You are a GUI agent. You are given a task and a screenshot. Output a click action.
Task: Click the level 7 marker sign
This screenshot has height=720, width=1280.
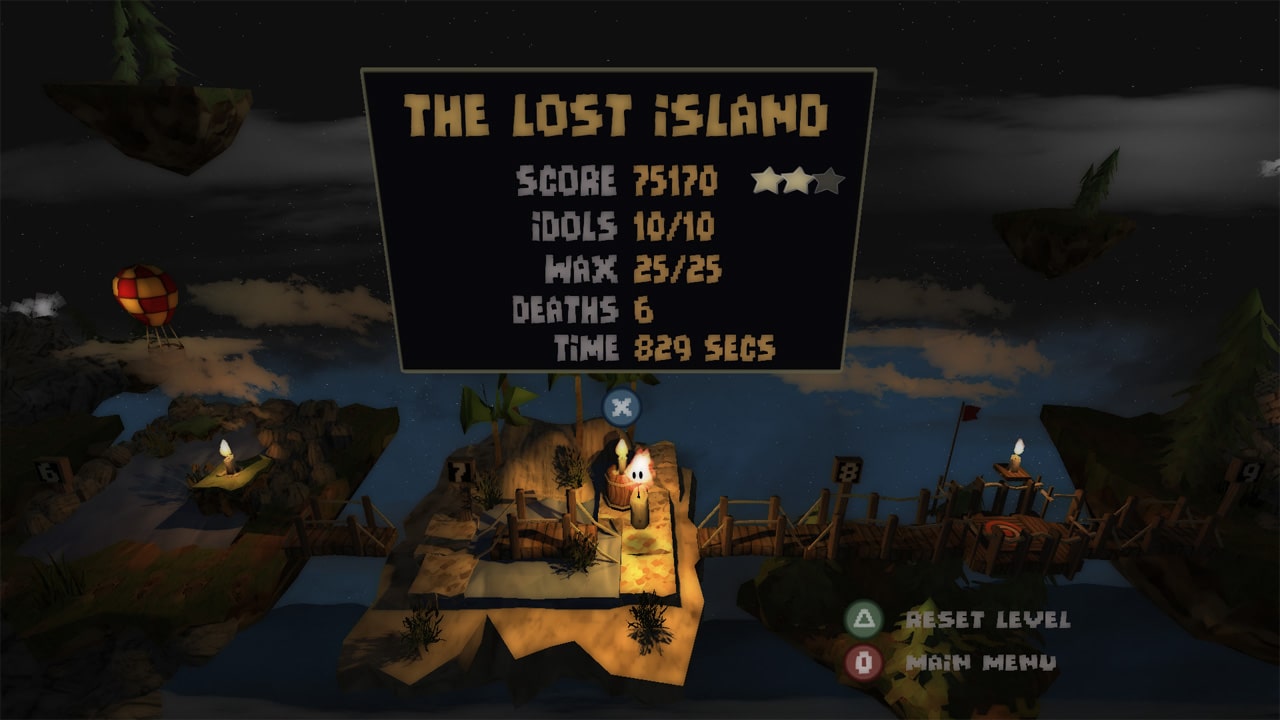click(x=459, y=469)
